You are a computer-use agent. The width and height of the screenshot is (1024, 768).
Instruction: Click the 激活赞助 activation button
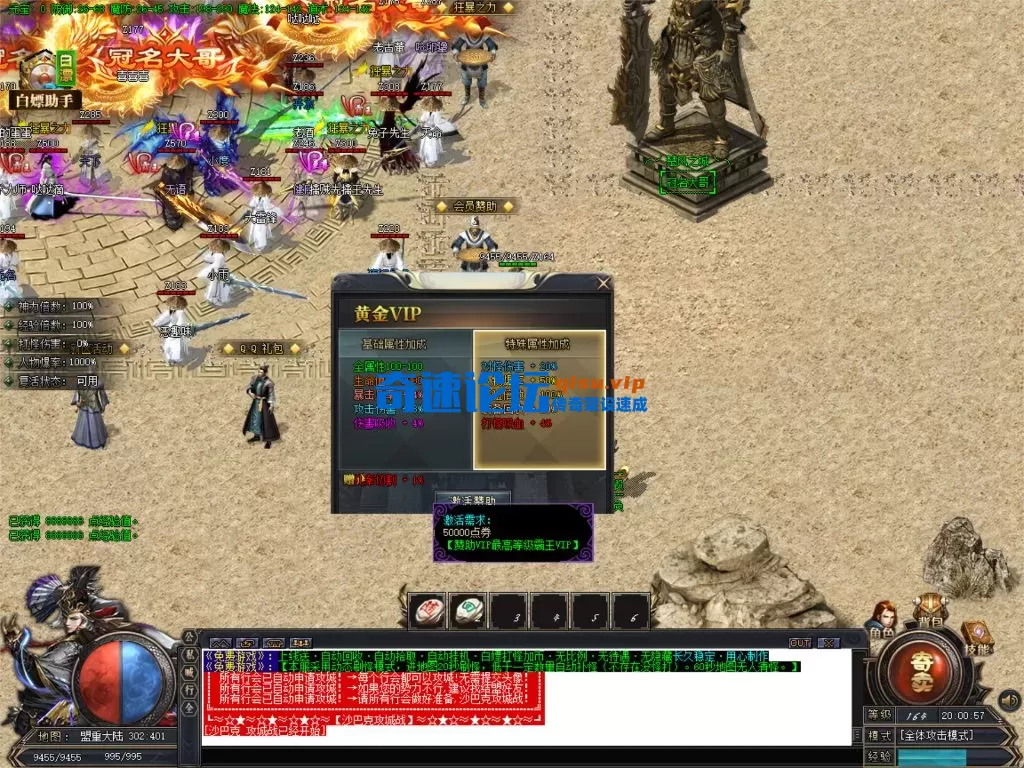473,499
